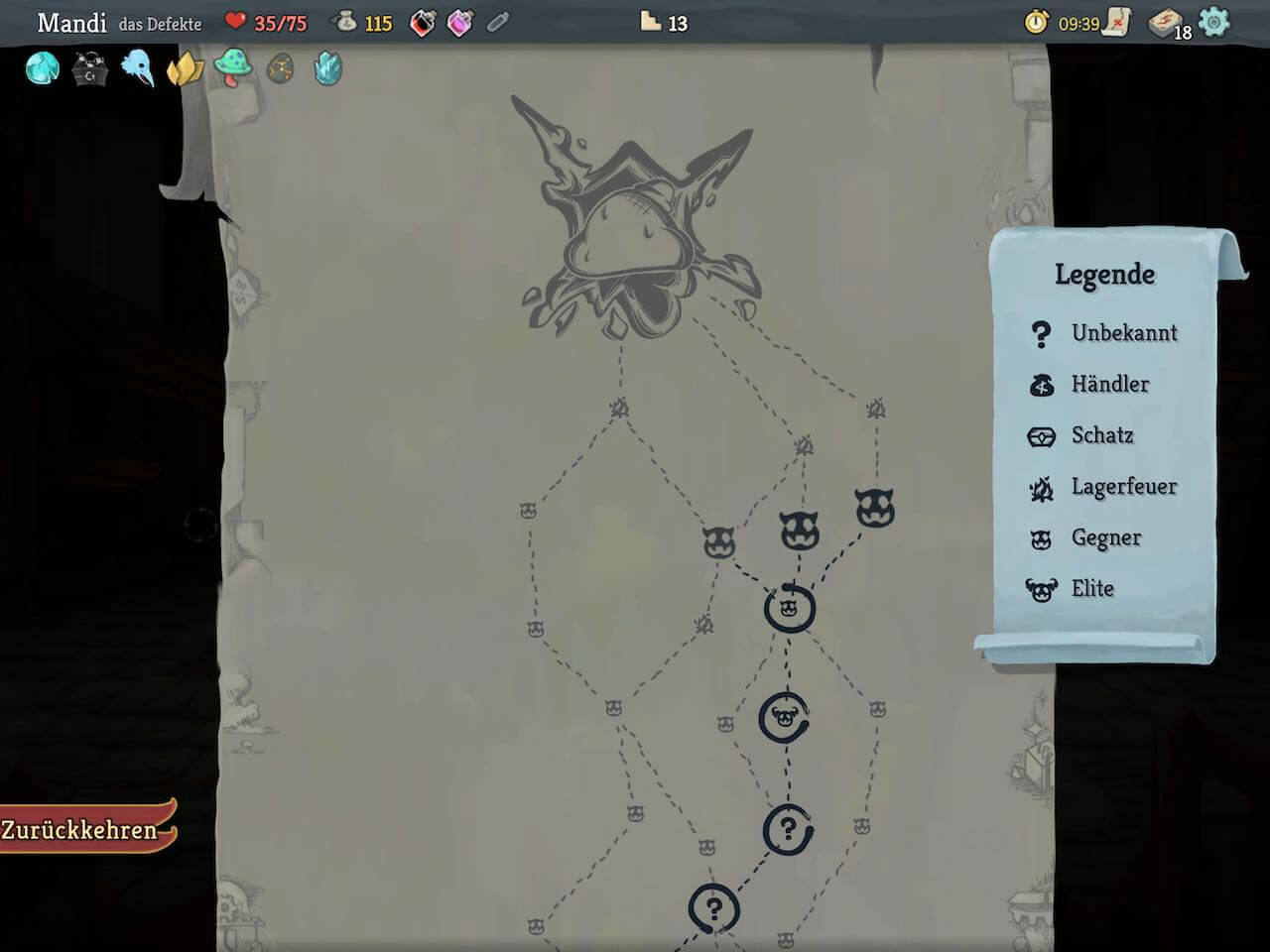Screen dimensions: 1270x952
Task: Click the circled elite node on the map
Action: point(785,718)
